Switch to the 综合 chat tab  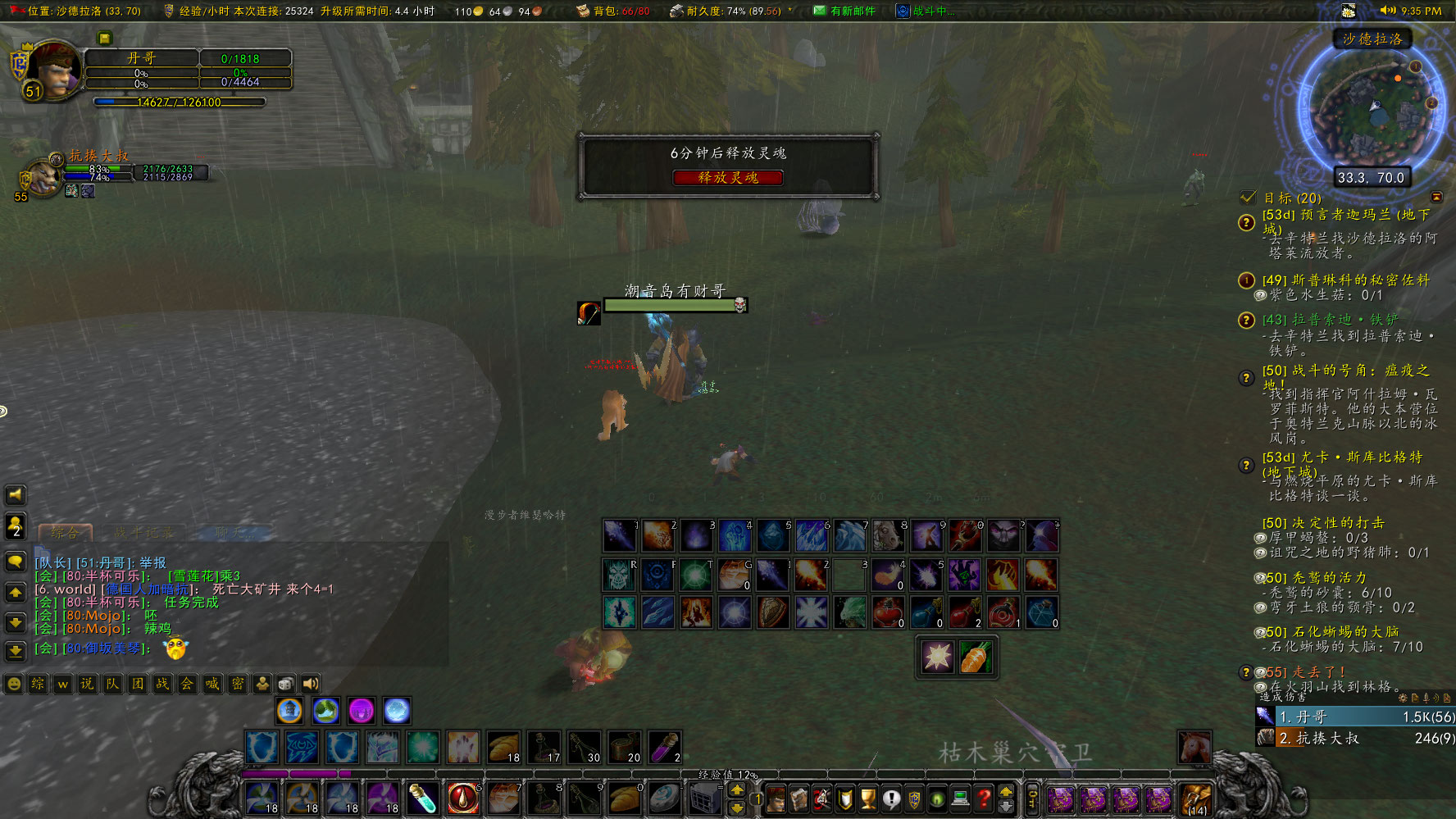click(65, 532)
